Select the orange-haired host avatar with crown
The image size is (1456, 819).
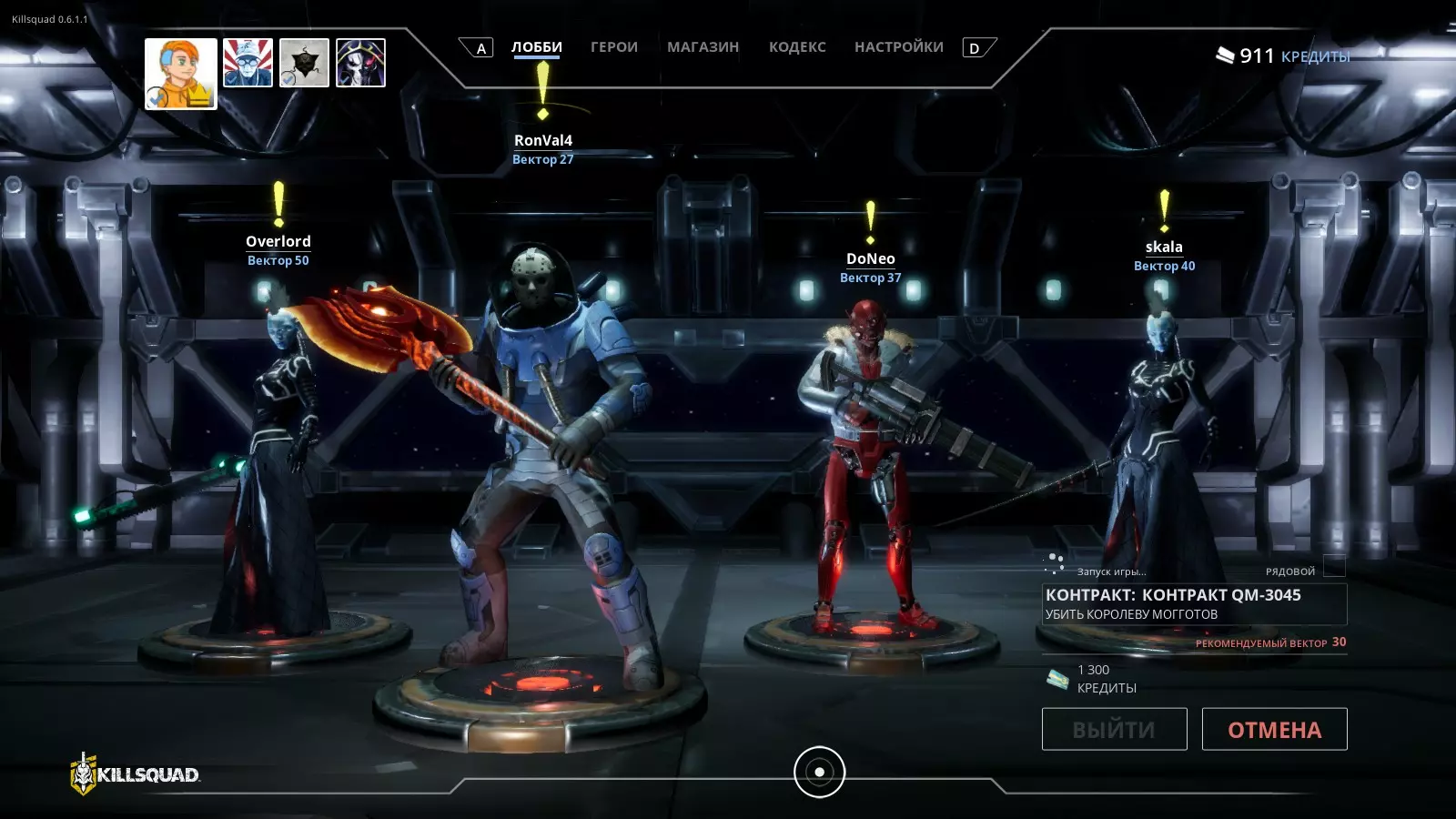click(x=181, y=74)
